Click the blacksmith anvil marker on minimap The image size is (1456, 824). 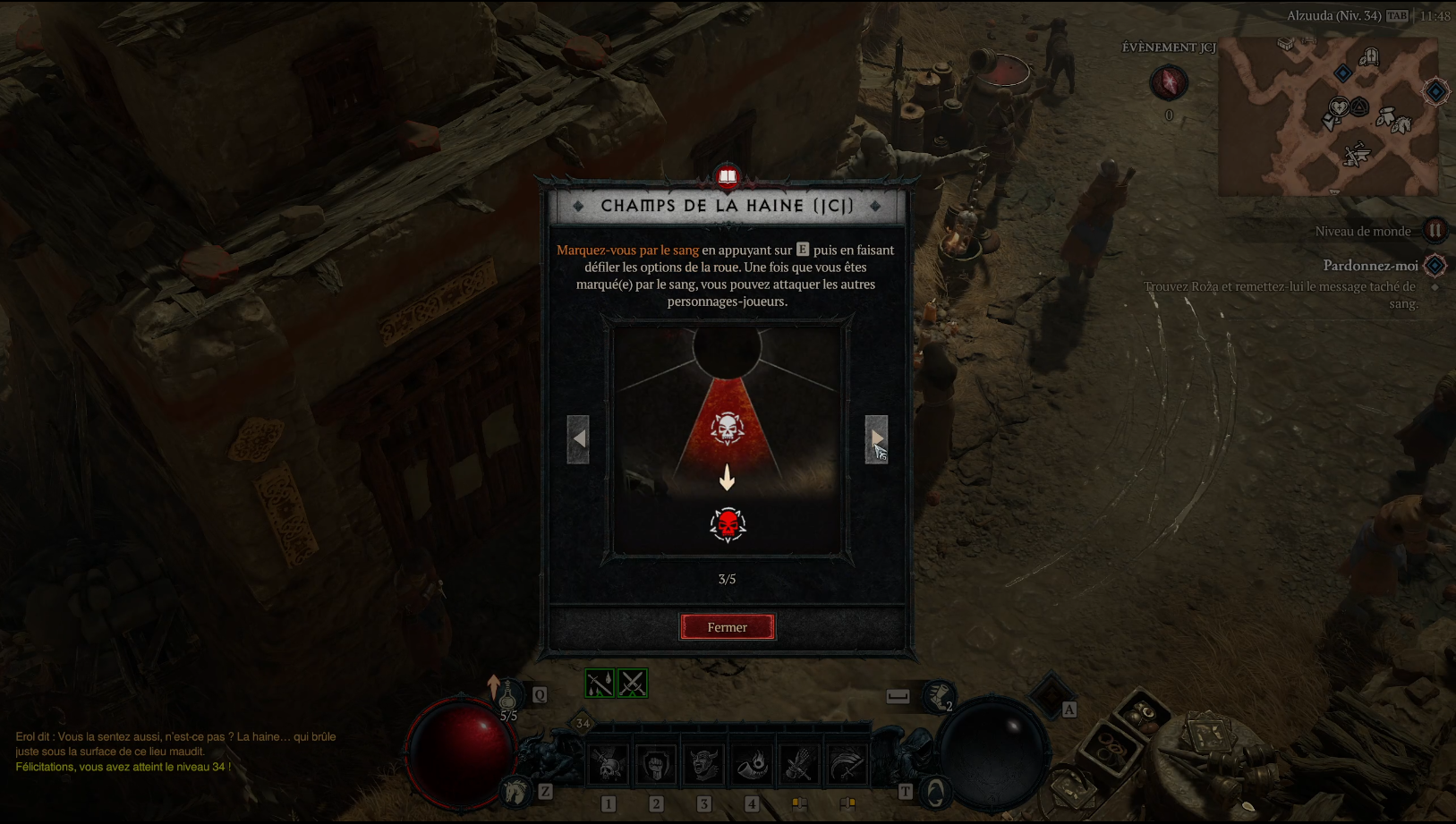click(1358, 156)
